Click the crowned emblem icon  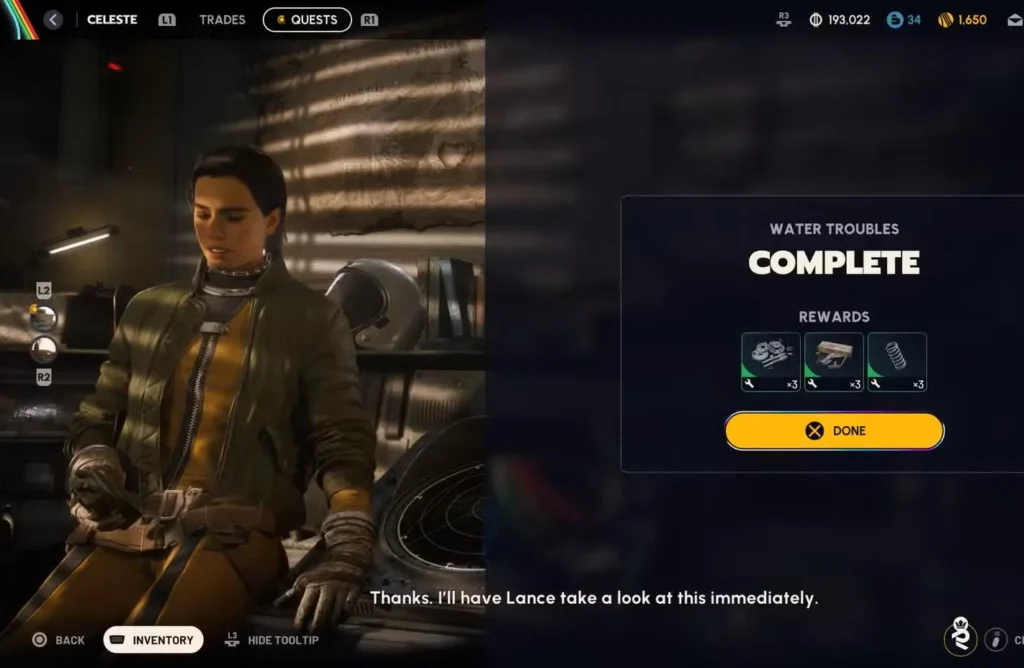(960, 637)
